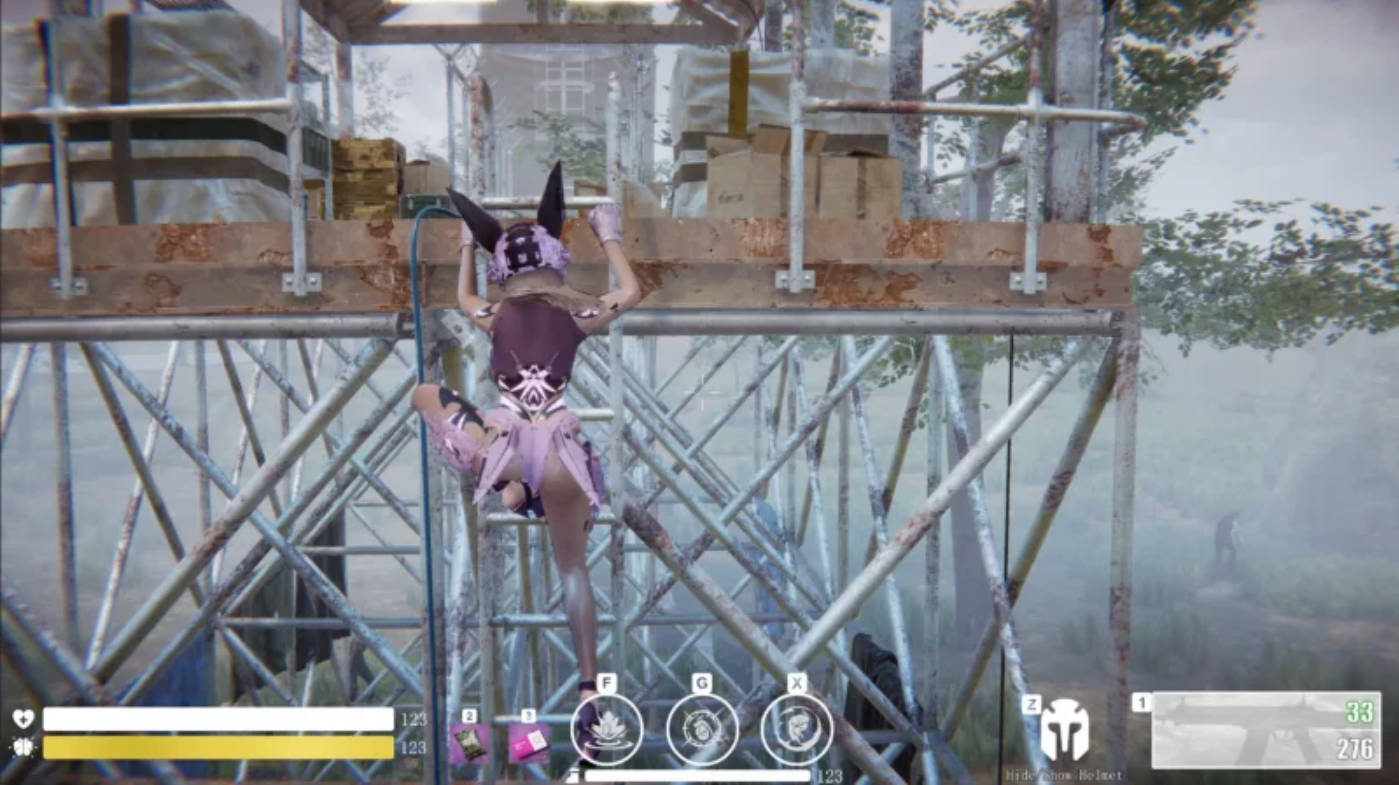Screen dimensions: 1399x785
Task: Use the pink box item in slot 3
Action: click(529, 744)
